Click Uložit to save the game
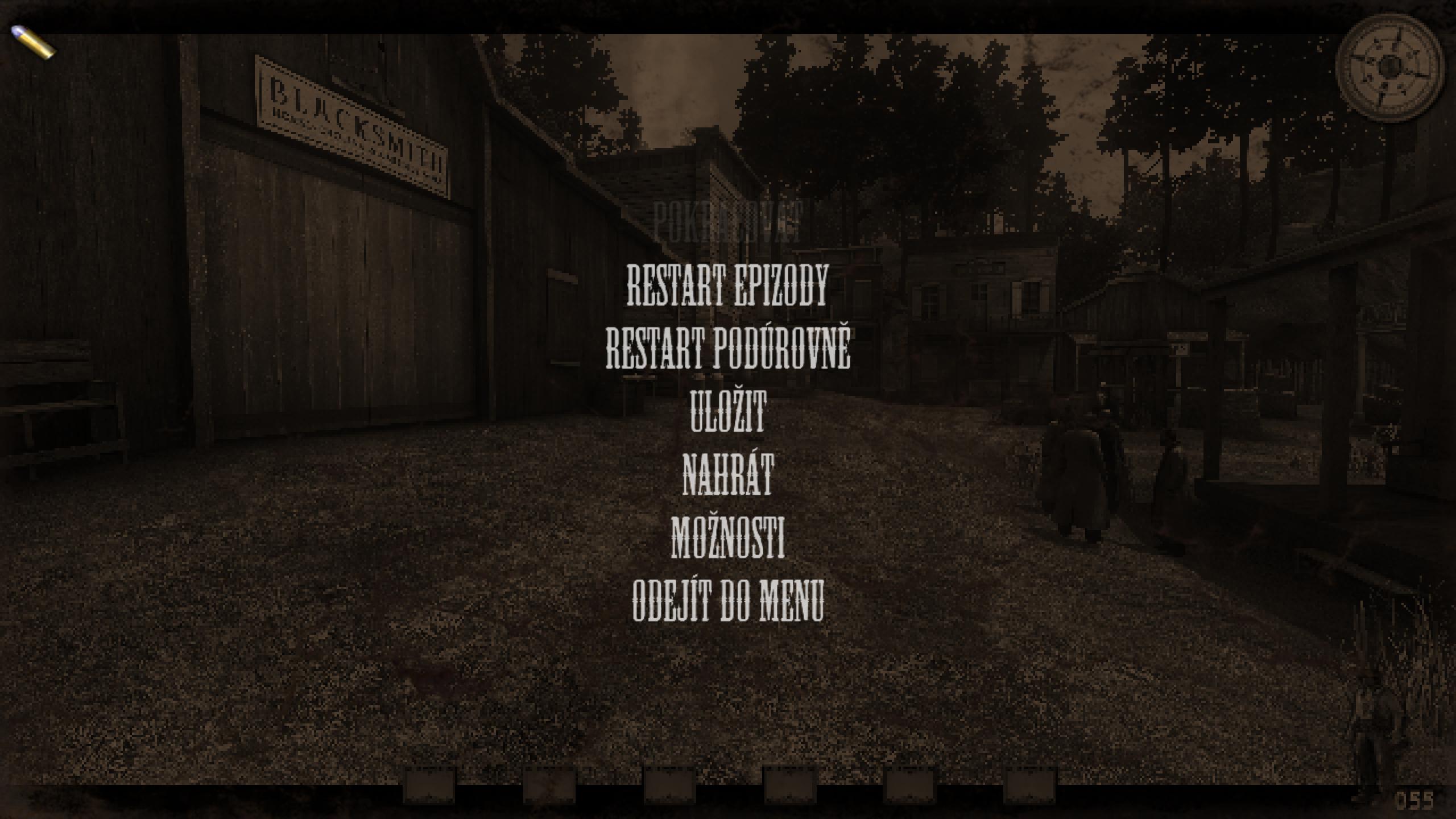 coord(728,411)
